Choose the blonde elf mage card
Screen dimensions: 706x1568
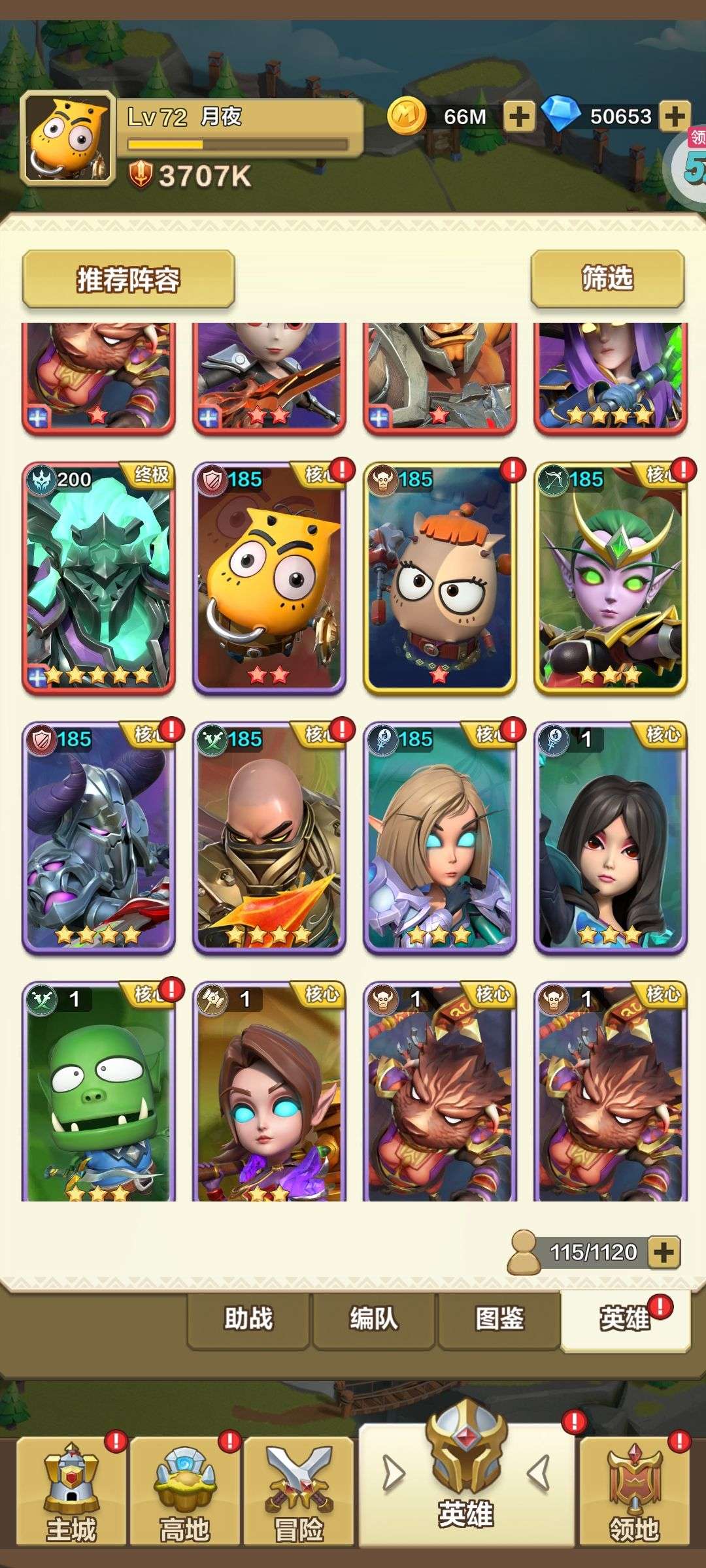(440, 838)
